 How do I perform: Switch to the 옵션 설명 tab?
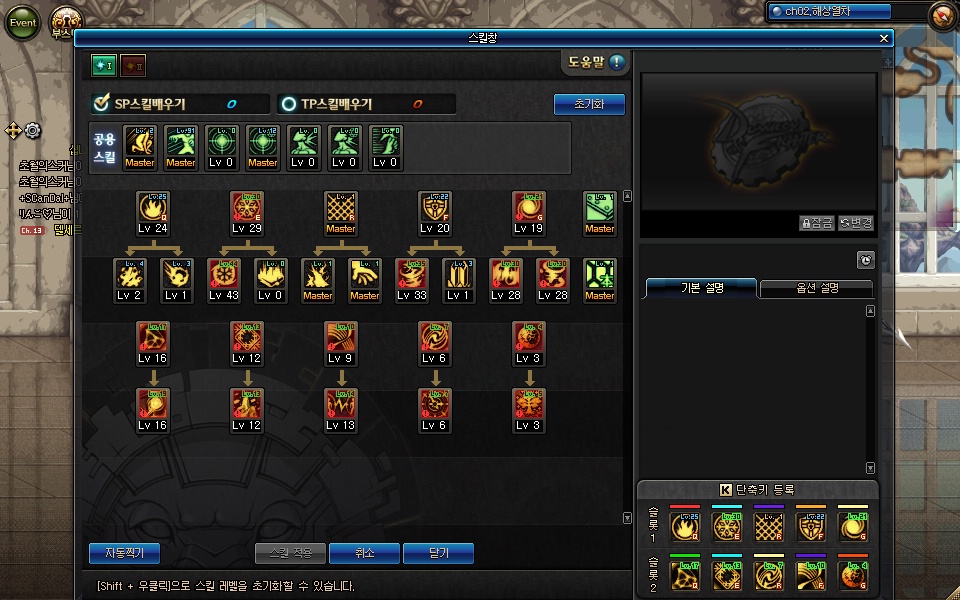pos(816,288)
